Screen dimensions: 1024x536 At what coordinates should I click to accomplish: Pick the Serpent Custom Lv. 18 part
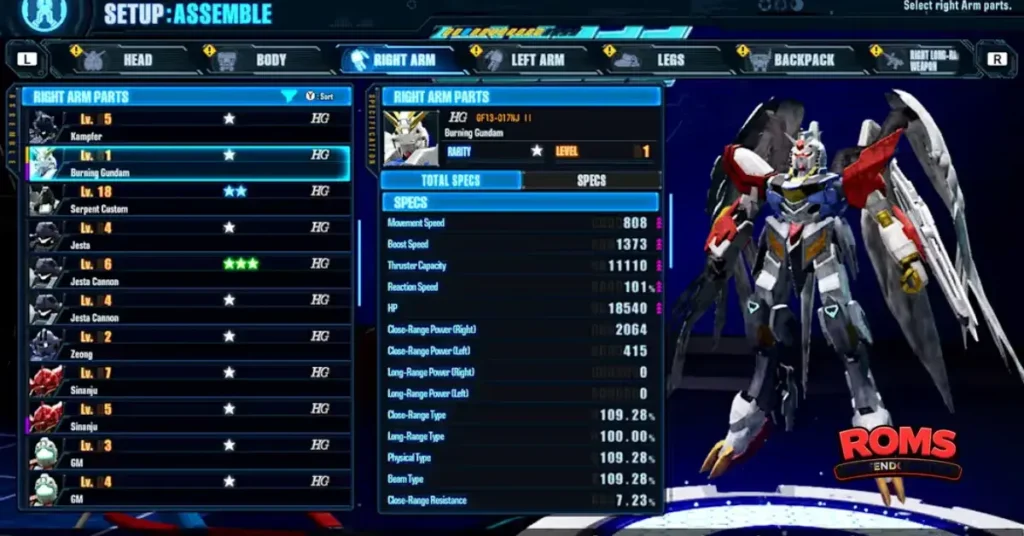coord(190,198)
